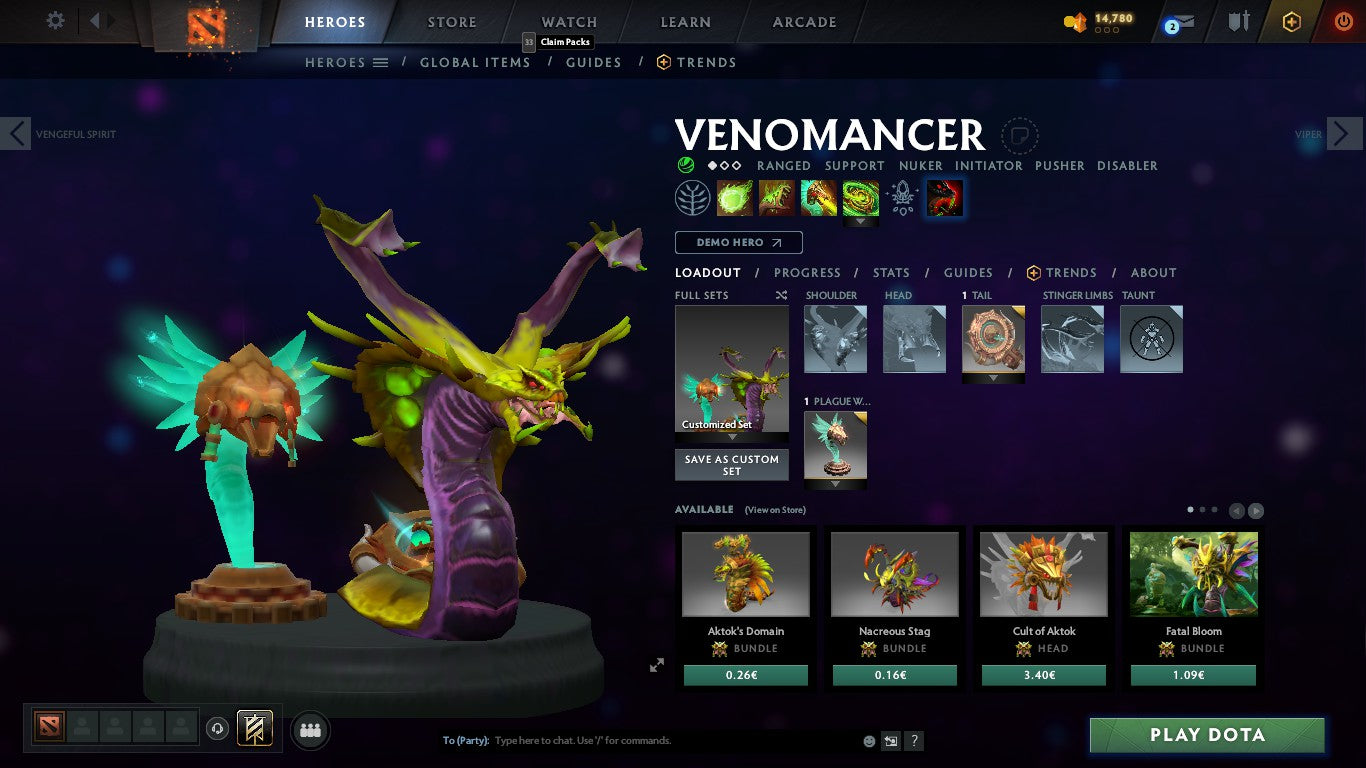Switch to the STATS tab
1366x768 pixels.
click(x=890, y=272)
